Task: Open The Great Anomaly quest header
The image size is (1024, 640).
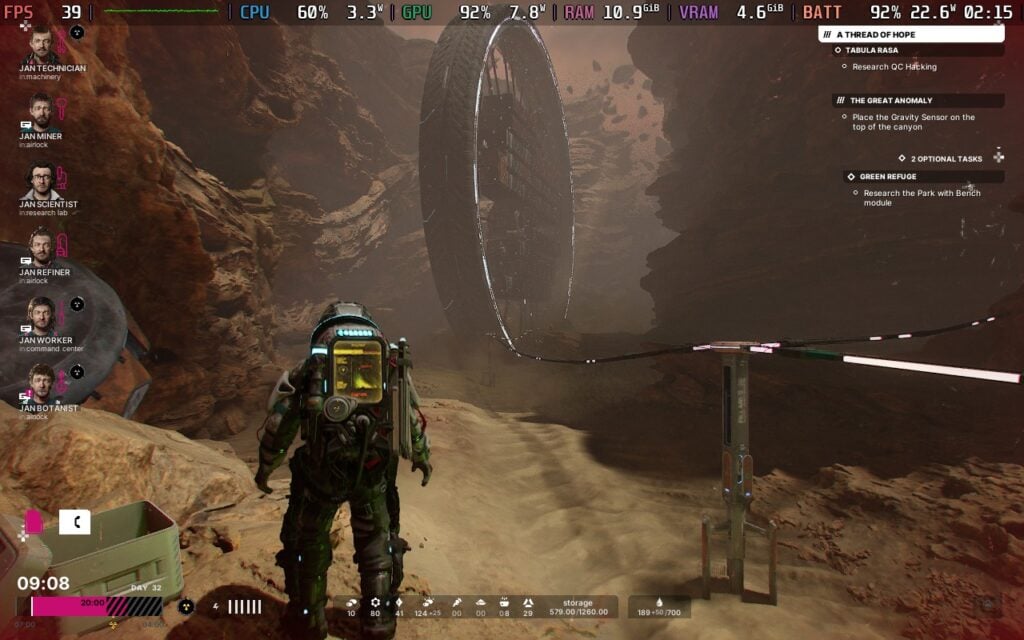Action: (x=890, y=101)
